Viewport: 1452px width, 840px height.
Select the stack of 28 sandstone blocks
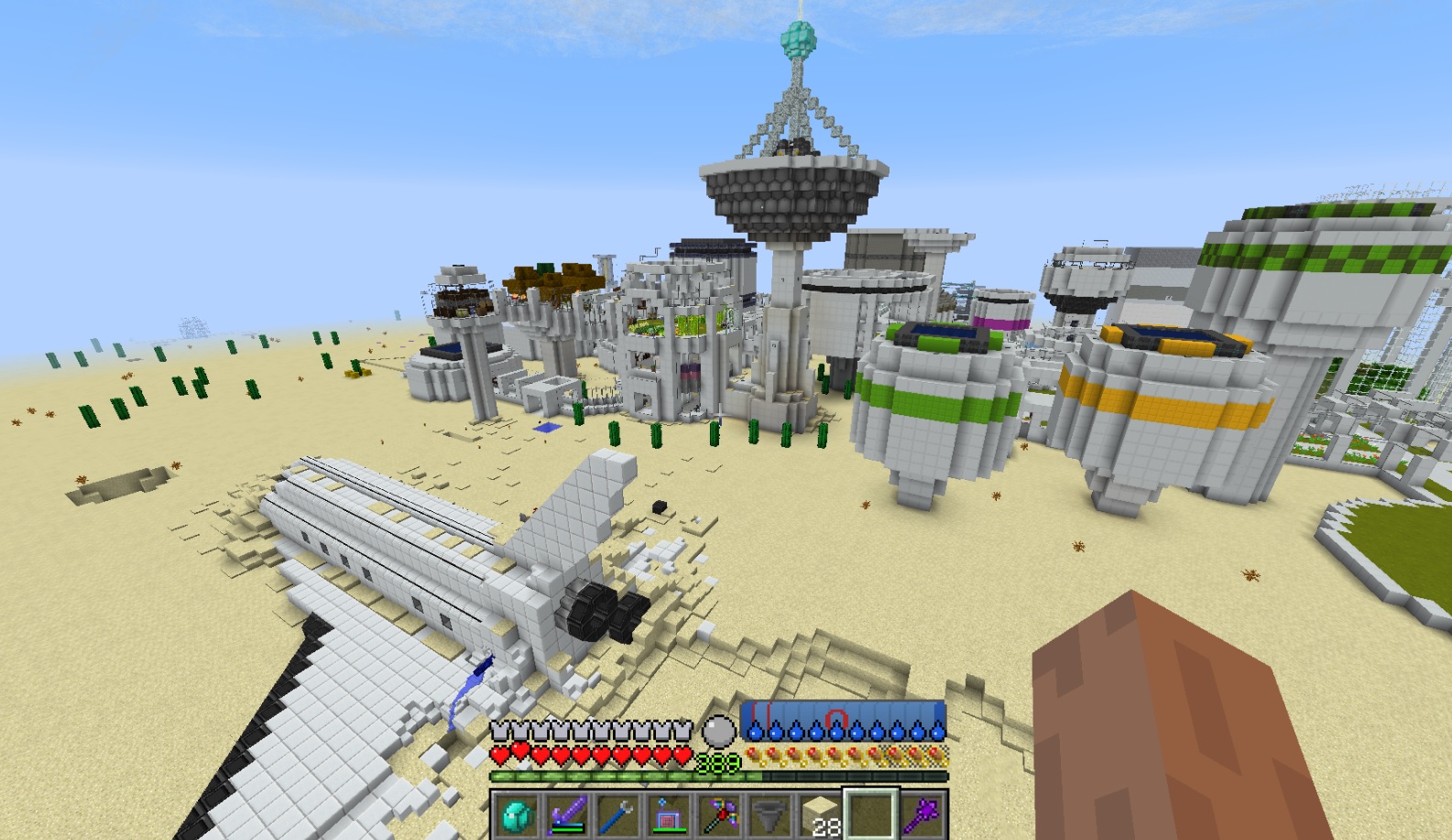pyautogui.click(x=816, y=811)
